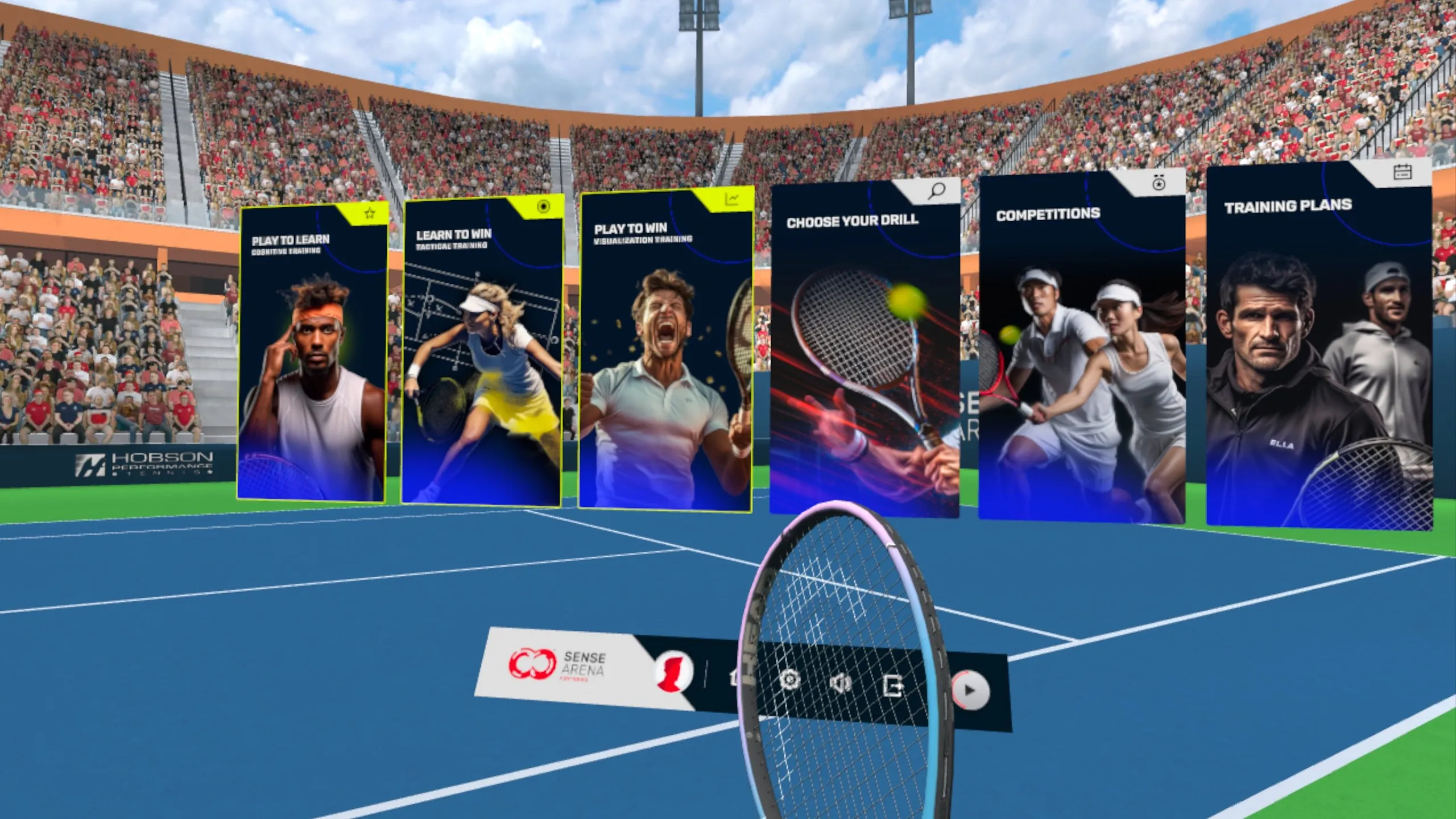Open the Play to Learn cognitive training card
Screen dimensions: 1456x819
tap(312, 353)
